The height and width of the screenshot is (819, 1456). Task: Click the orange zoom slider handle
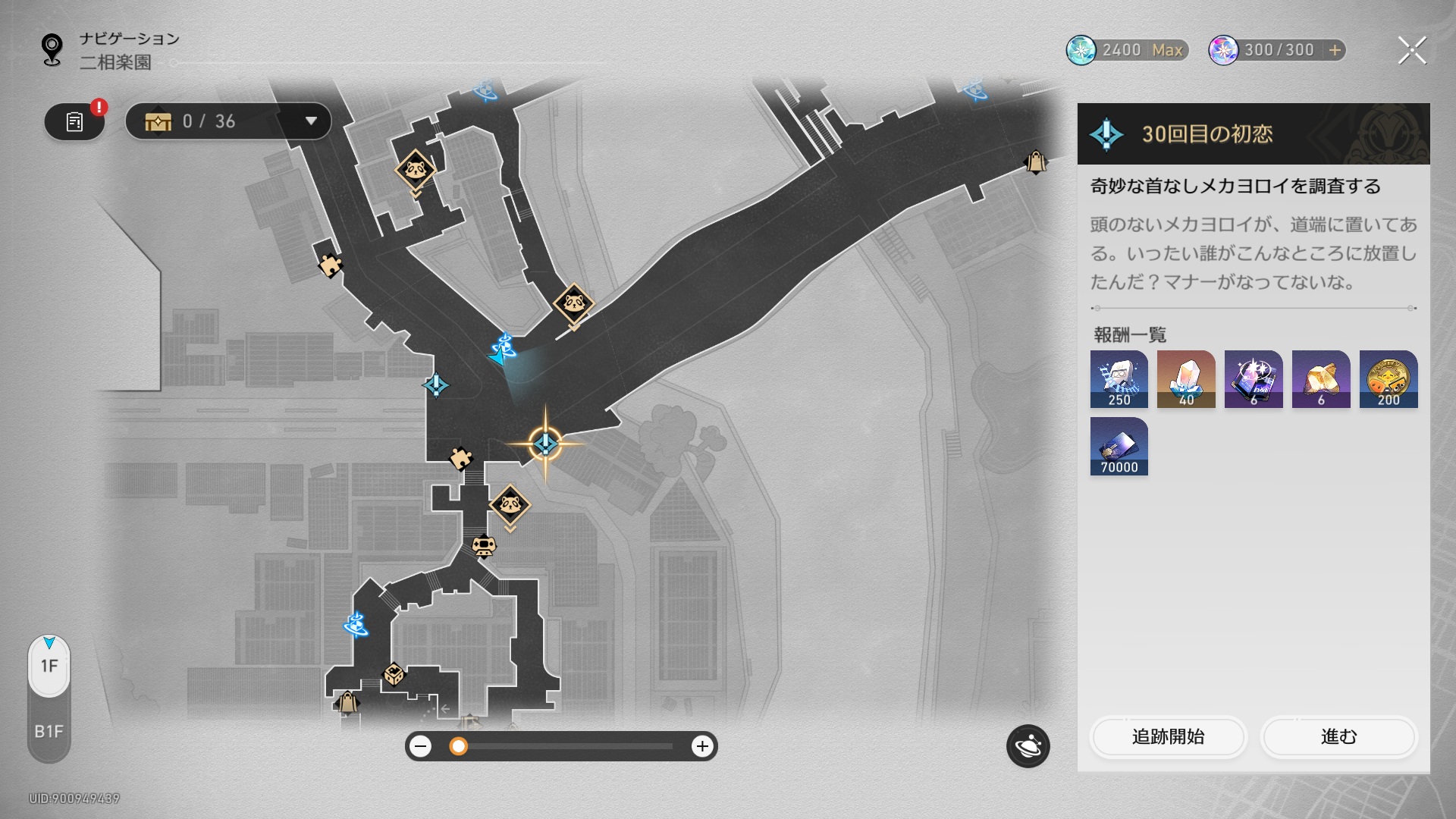click(x=458, y=746)
